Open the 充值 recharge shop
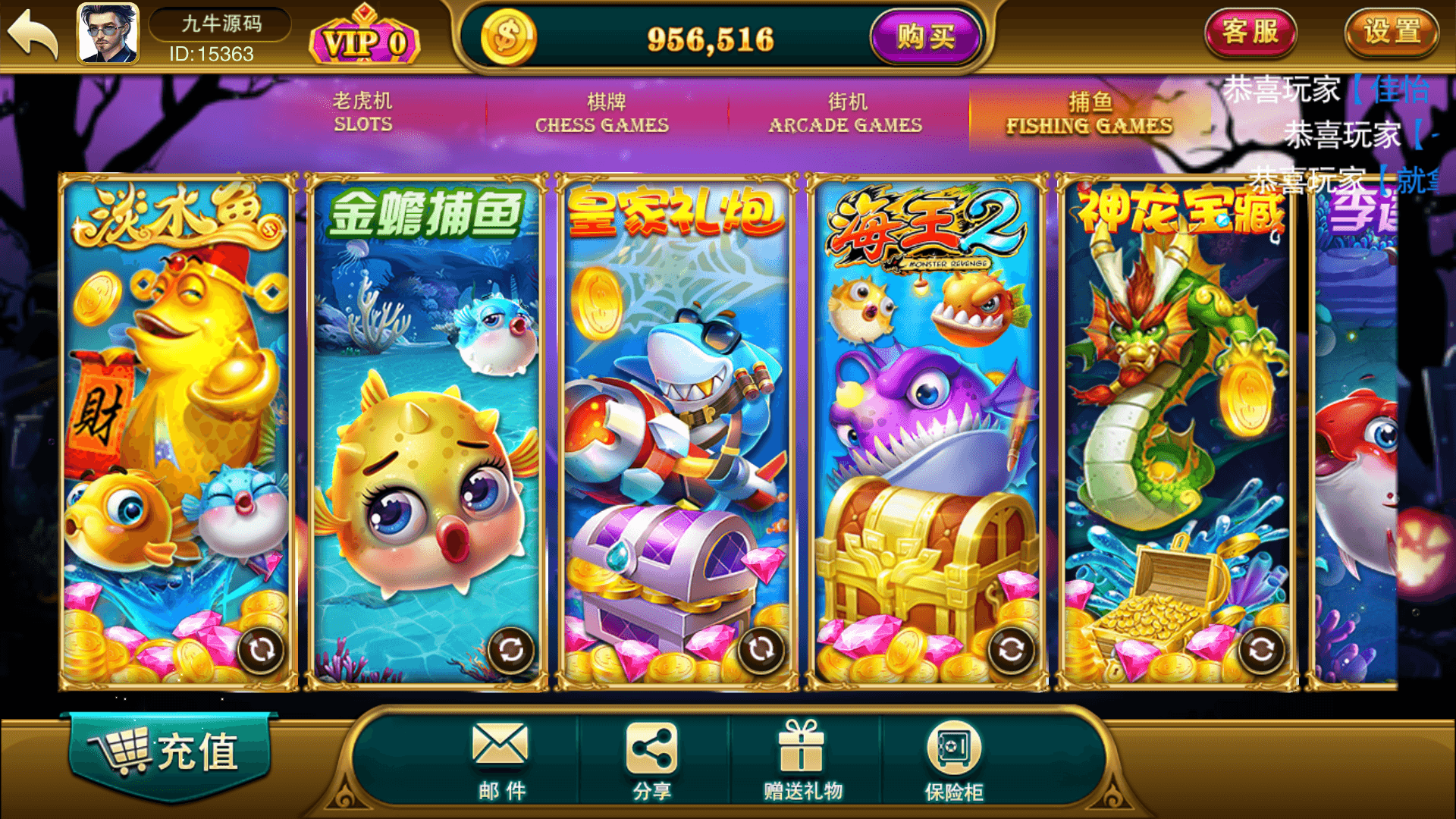1456x819 pixels. (170, 752)
